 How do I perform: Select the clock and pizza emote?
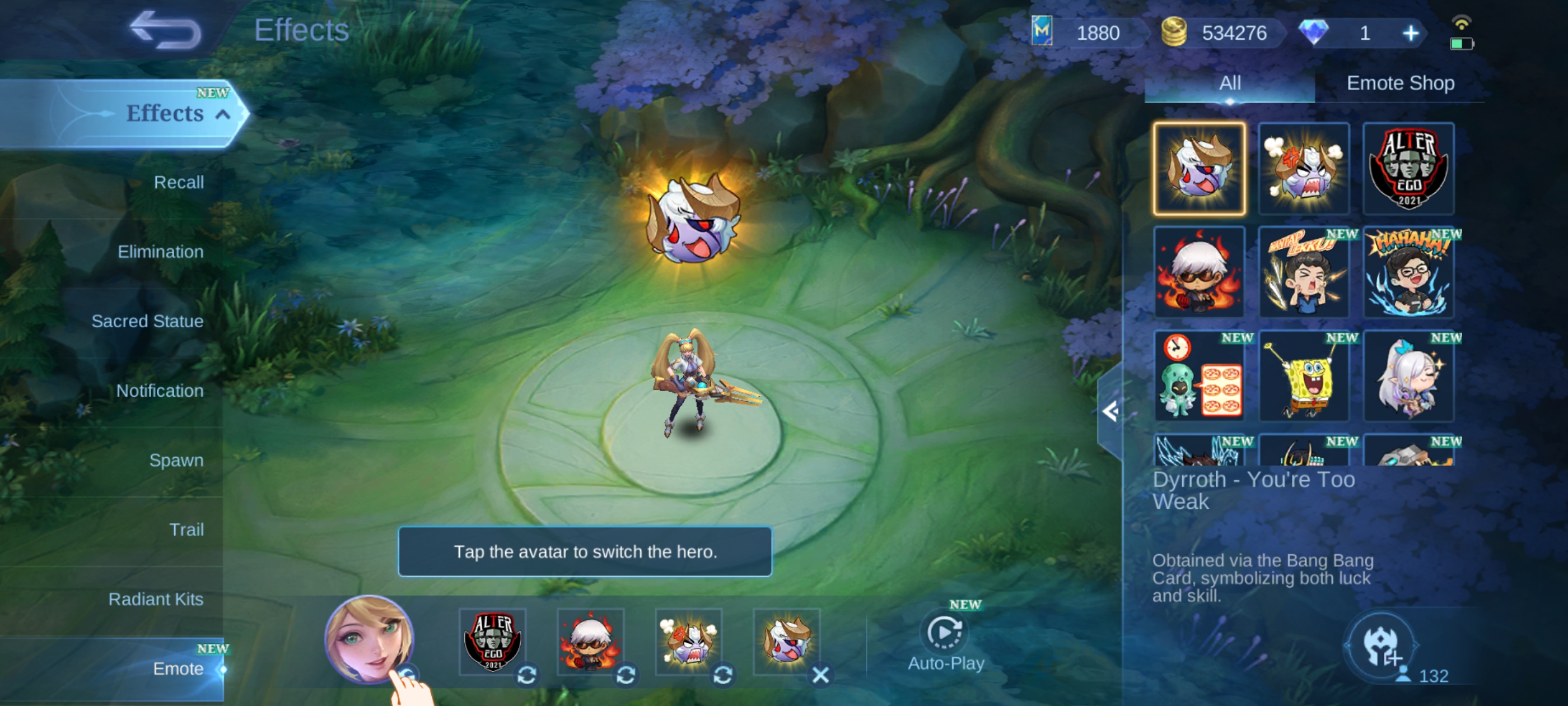(1198, 376)
